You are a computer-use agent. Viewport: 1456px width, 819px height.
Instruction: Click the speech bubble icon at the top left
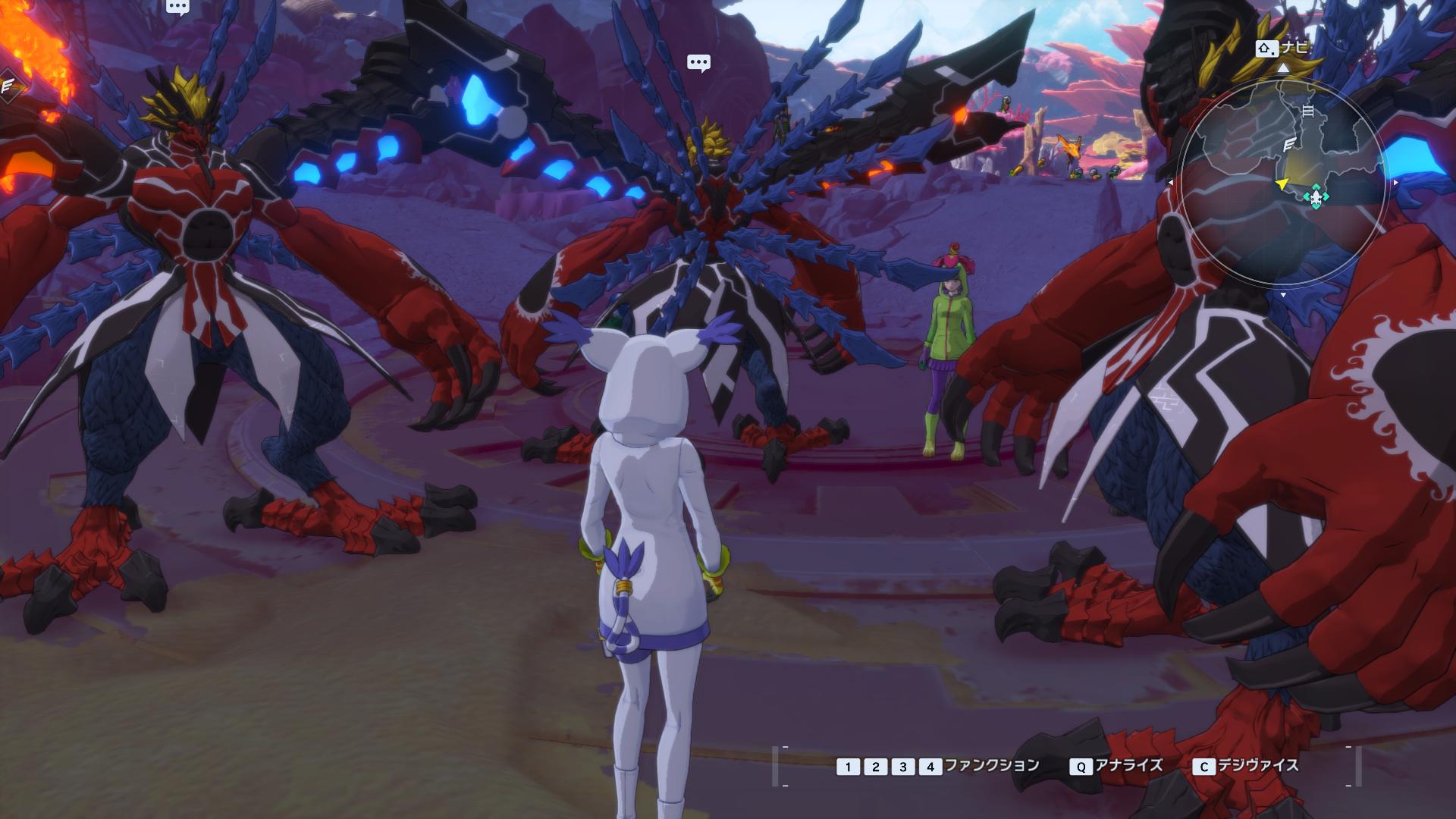(x=177, y=8)
